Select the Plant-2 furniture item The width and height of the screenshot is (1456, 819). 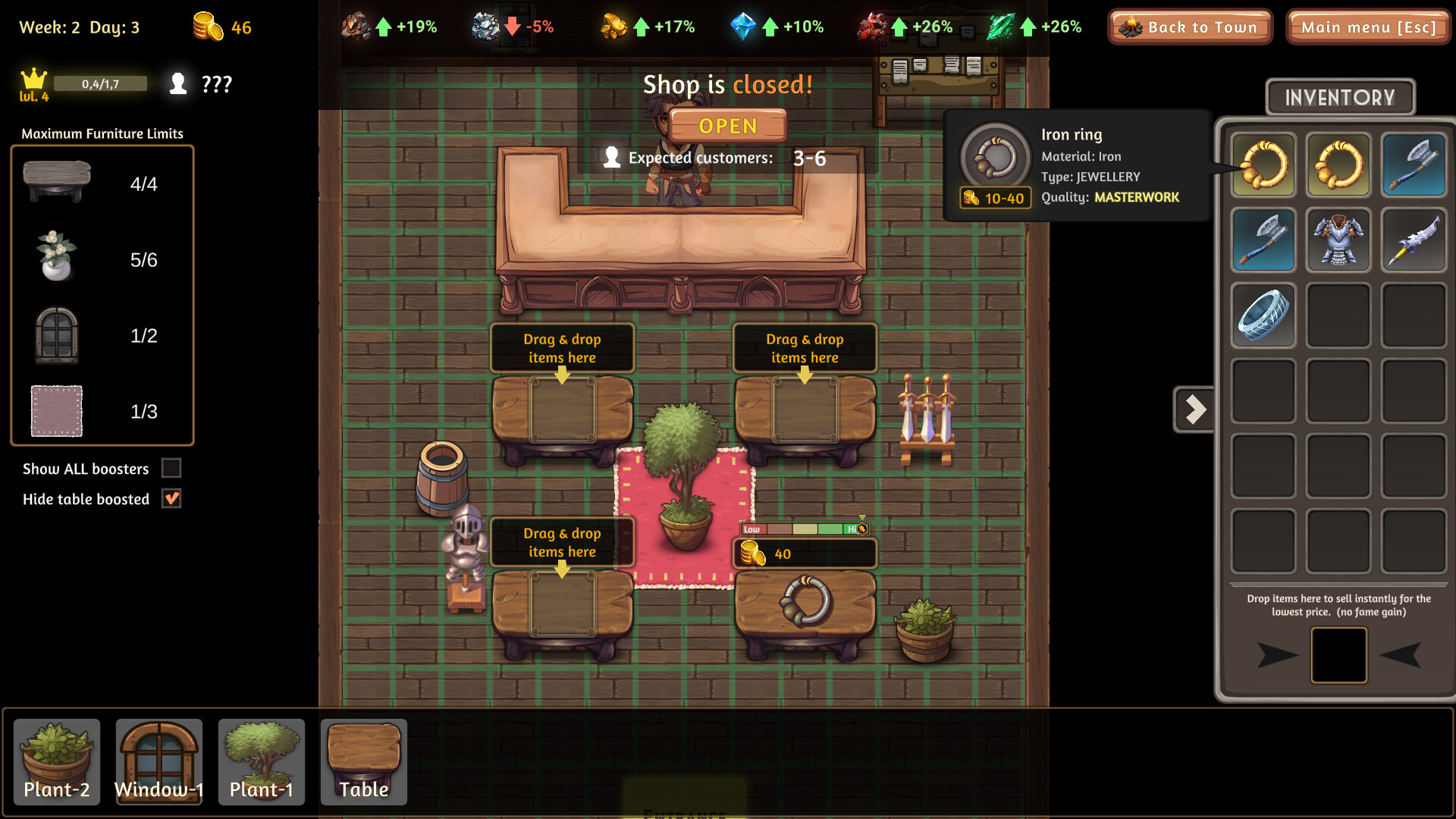(x=57, y=761)
